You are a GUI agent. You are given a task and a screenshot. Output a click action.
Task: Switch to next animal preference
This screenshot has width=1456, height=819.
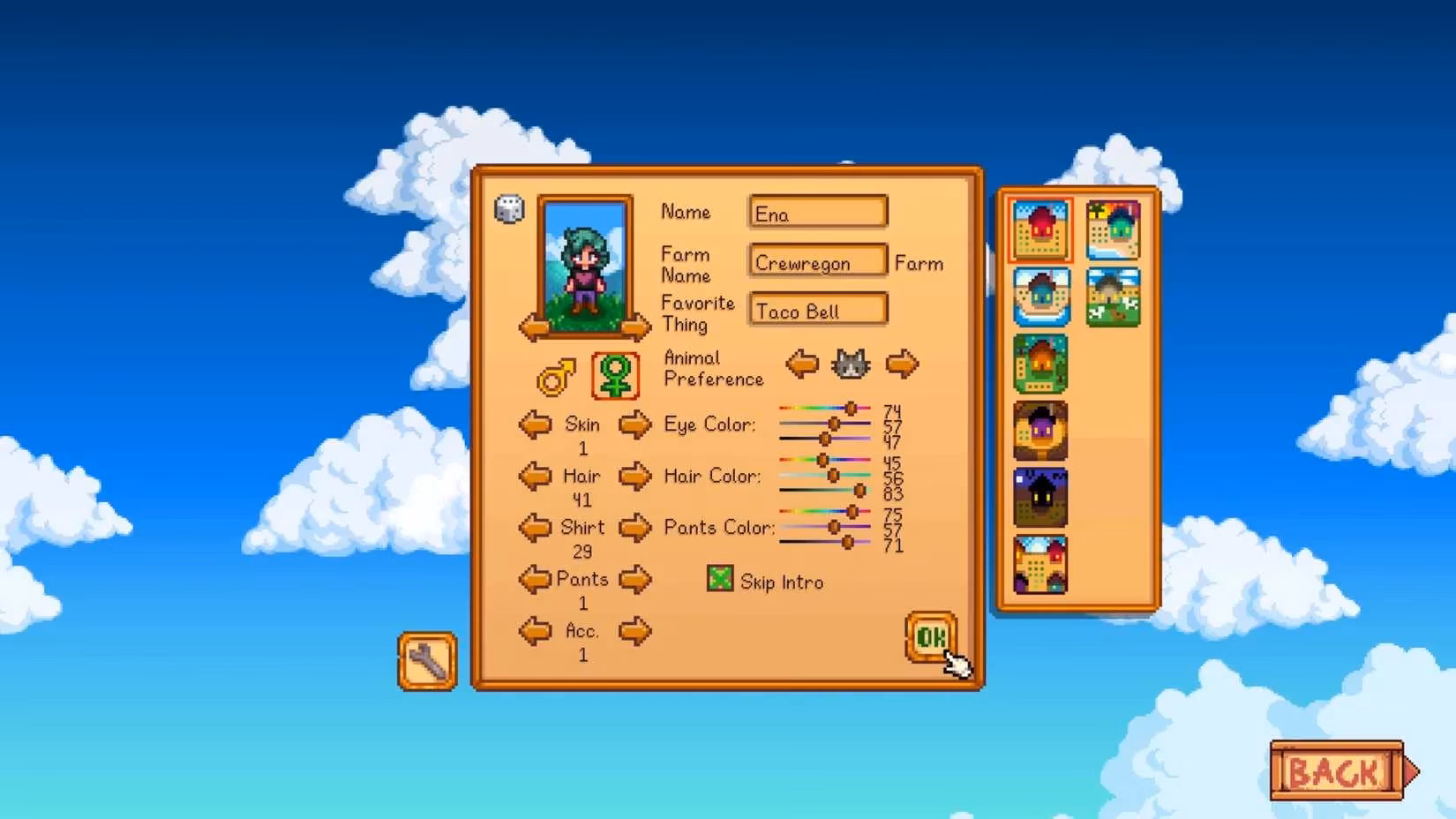click(902, 364)
